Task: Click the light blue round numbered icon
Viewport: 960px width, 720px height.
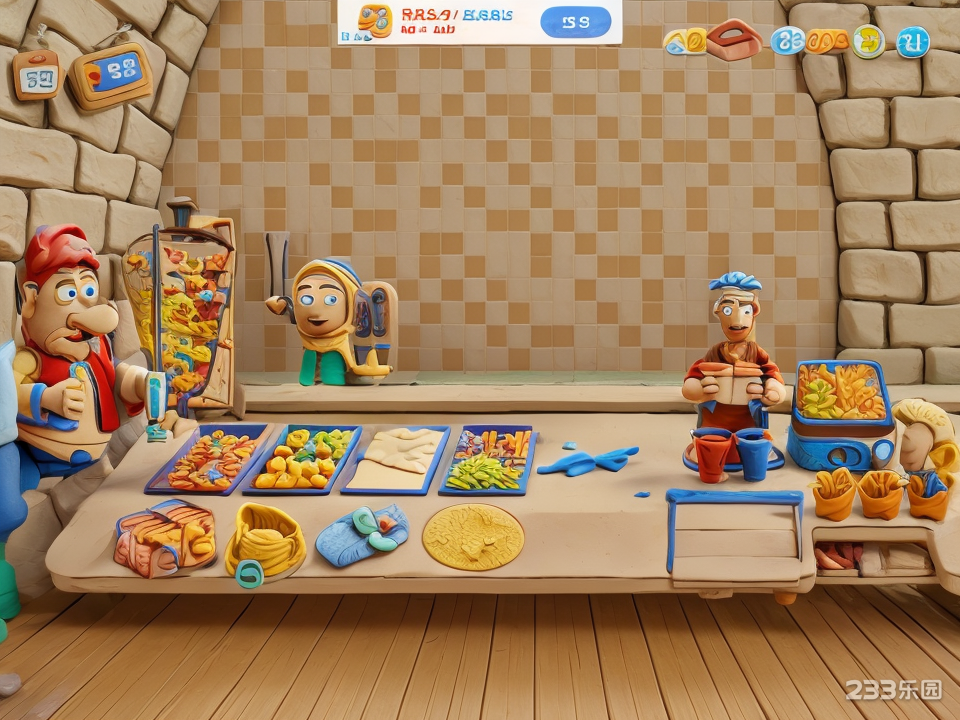Action: pyautogui.click(x=787, y=41)
